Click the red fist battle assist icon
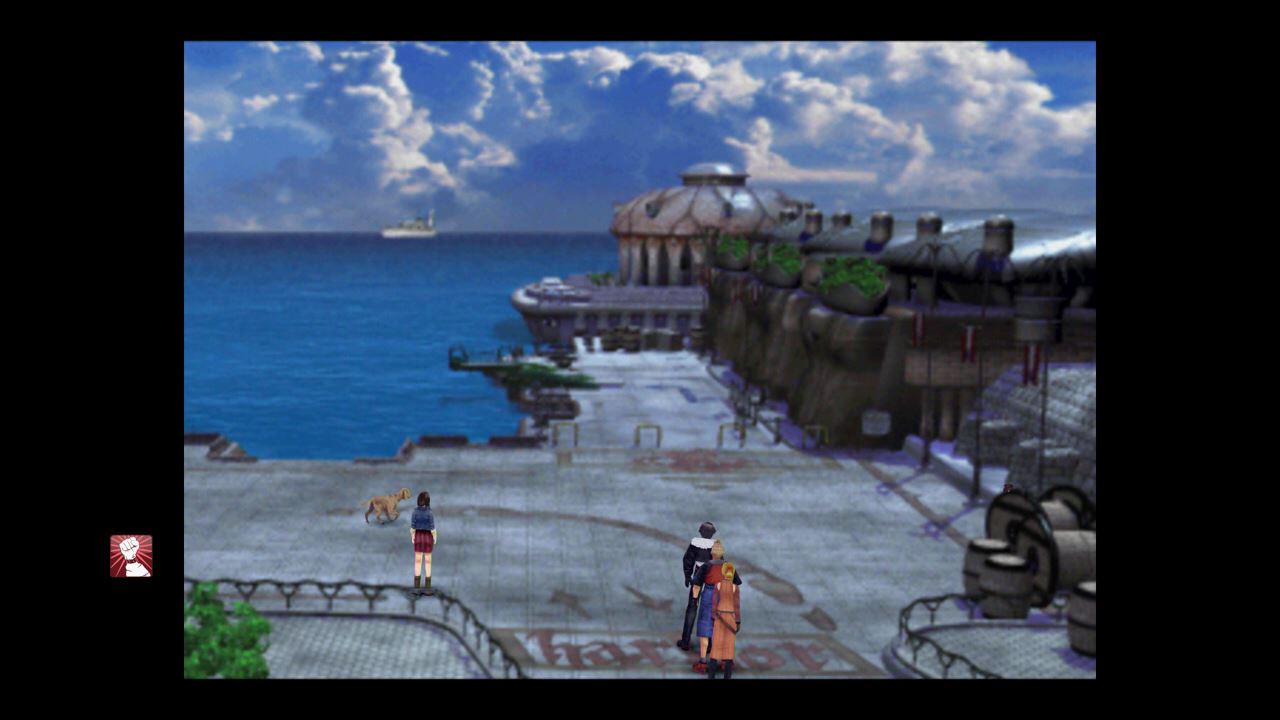 point(131,556)
